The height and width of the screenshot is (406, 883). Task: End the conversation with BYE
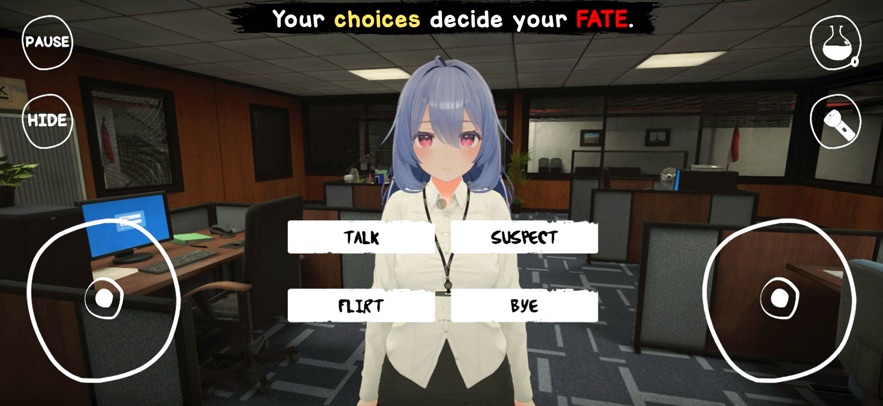[x=524, y=305]
